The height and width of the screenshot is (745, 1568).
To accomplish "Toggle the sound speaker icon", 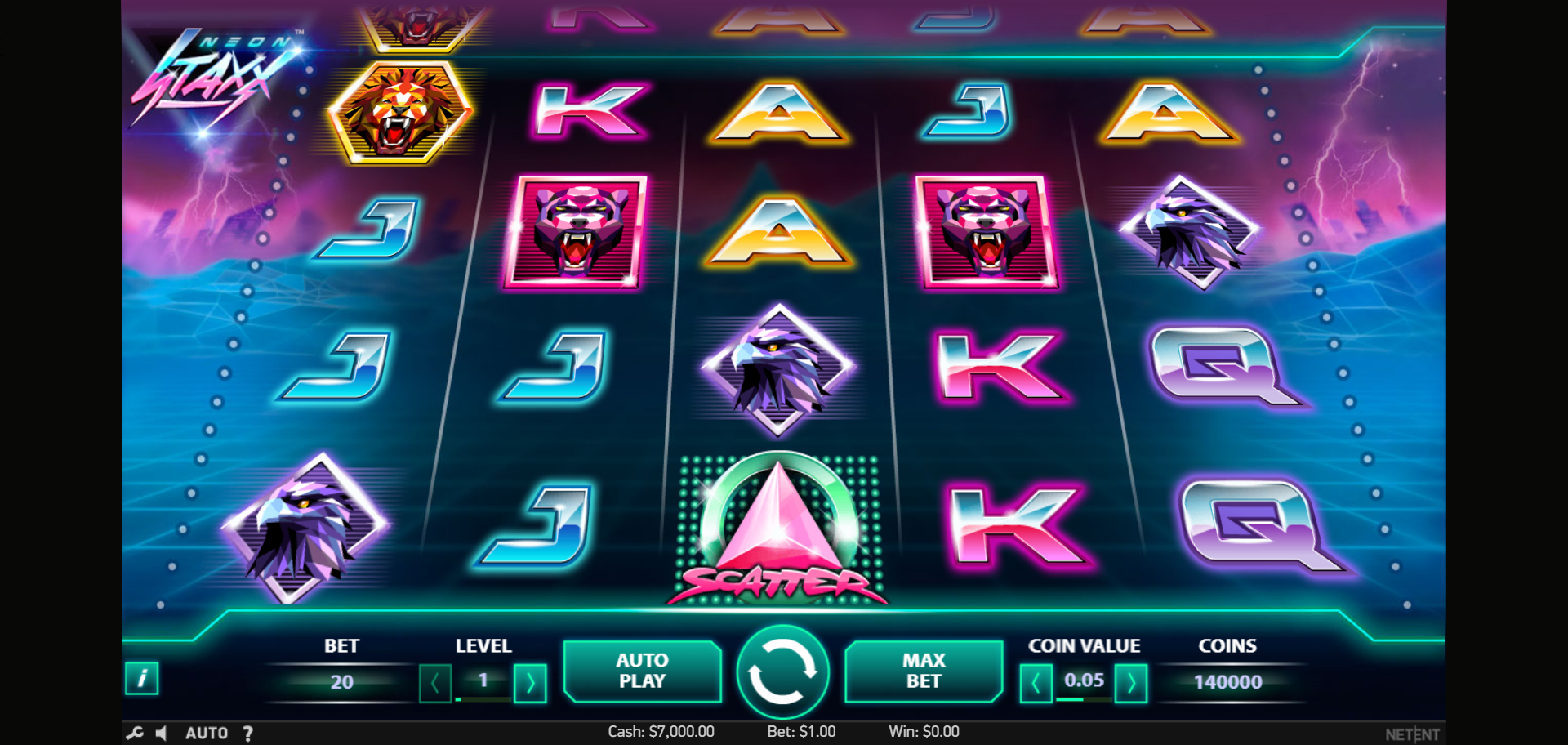I will click(x=162, y=733).
